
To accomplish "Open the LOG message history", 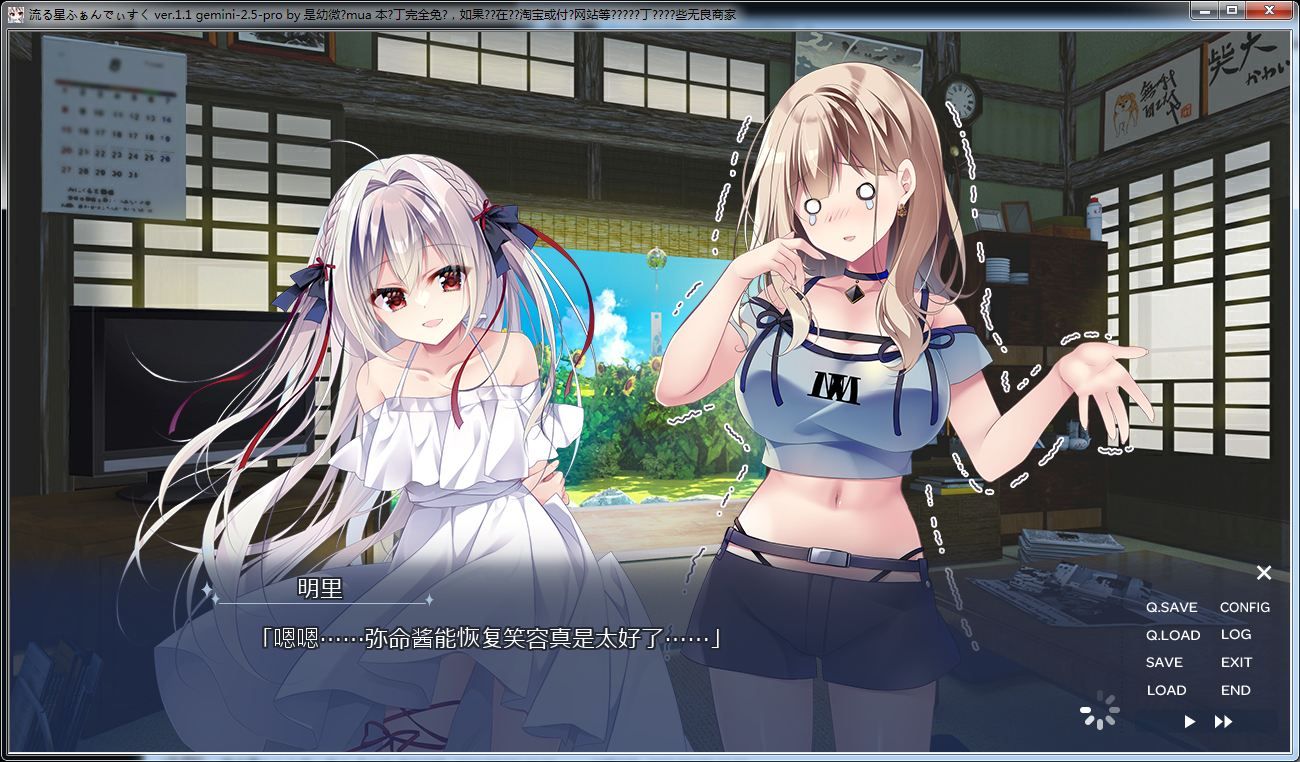I will tap(1236, 634).
